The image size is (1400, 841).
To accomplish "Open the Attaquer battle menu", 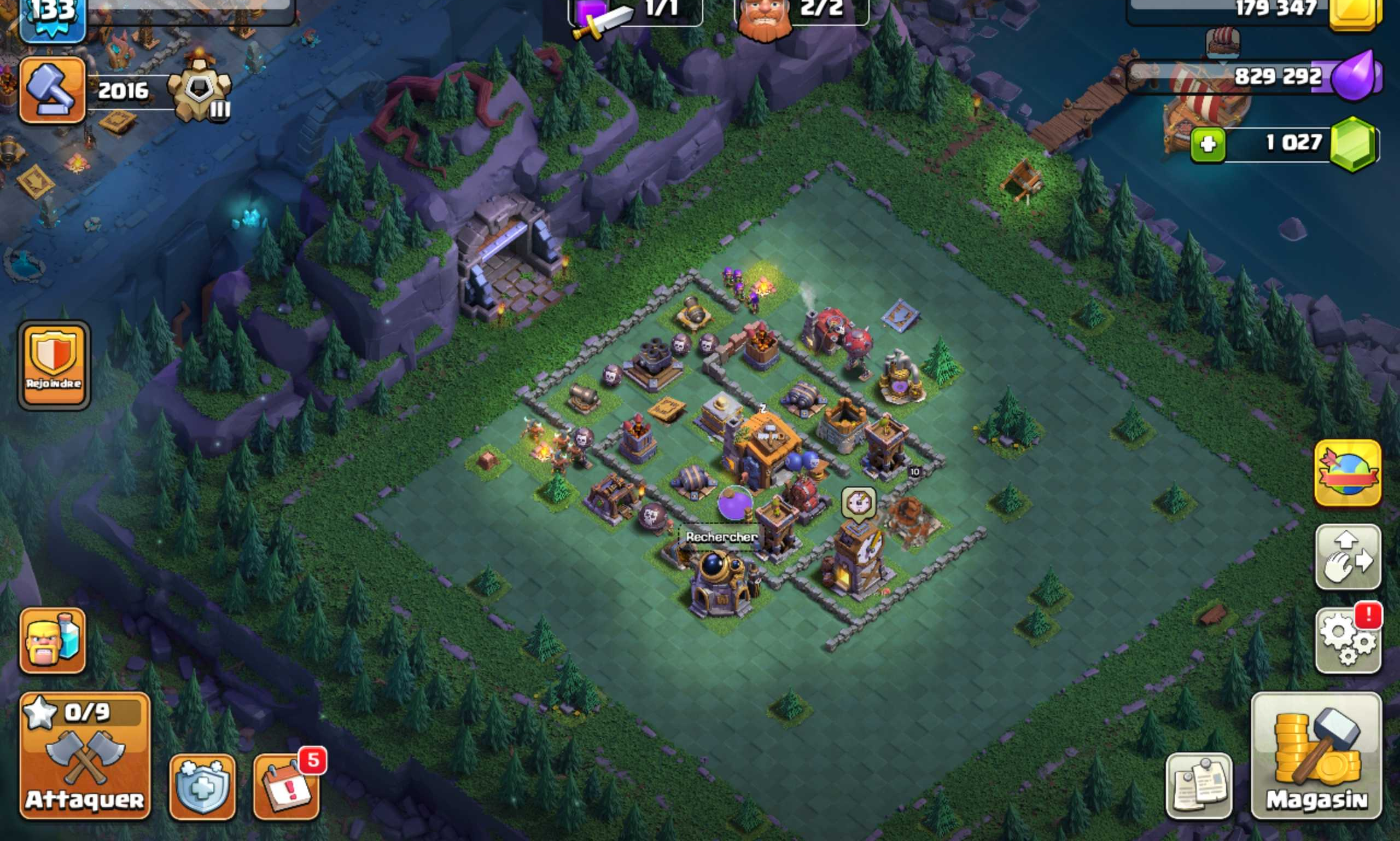I will point(85,756).
